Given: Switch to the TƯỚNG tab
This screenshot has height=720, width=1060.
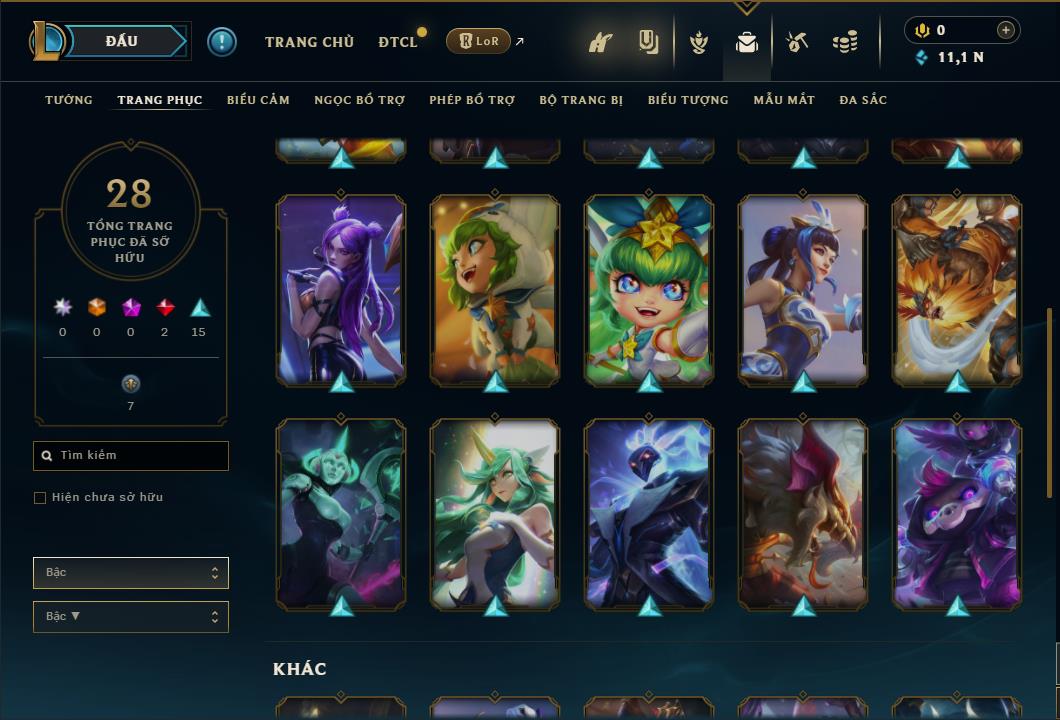Looking at the screenshot, I should [x=69, y=100].
